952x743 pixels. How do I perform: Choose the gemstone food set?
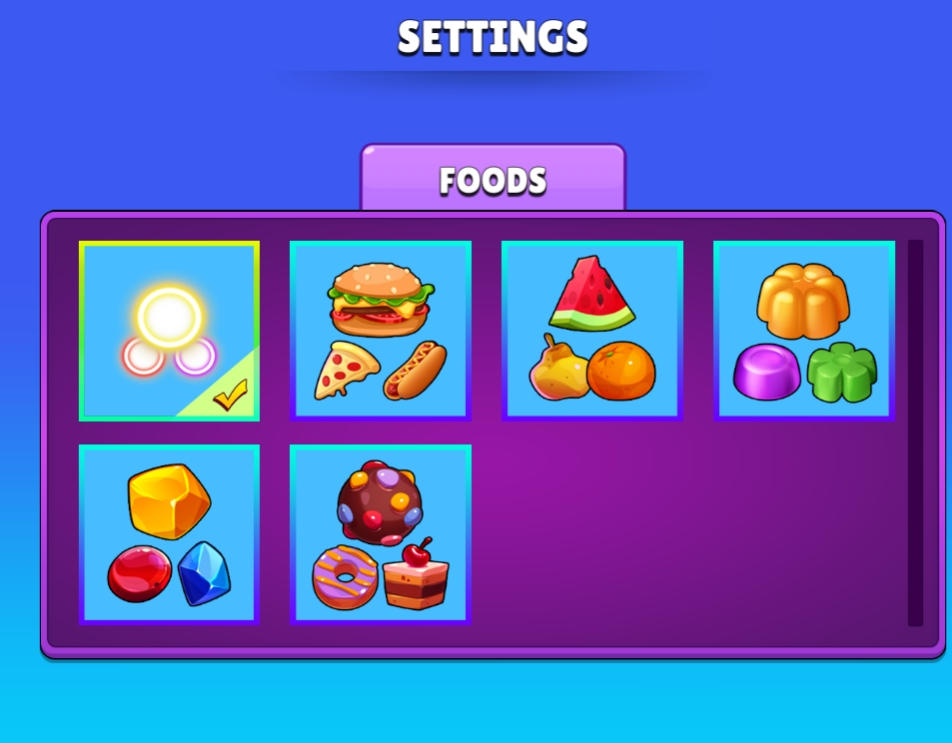coord(169,534)
